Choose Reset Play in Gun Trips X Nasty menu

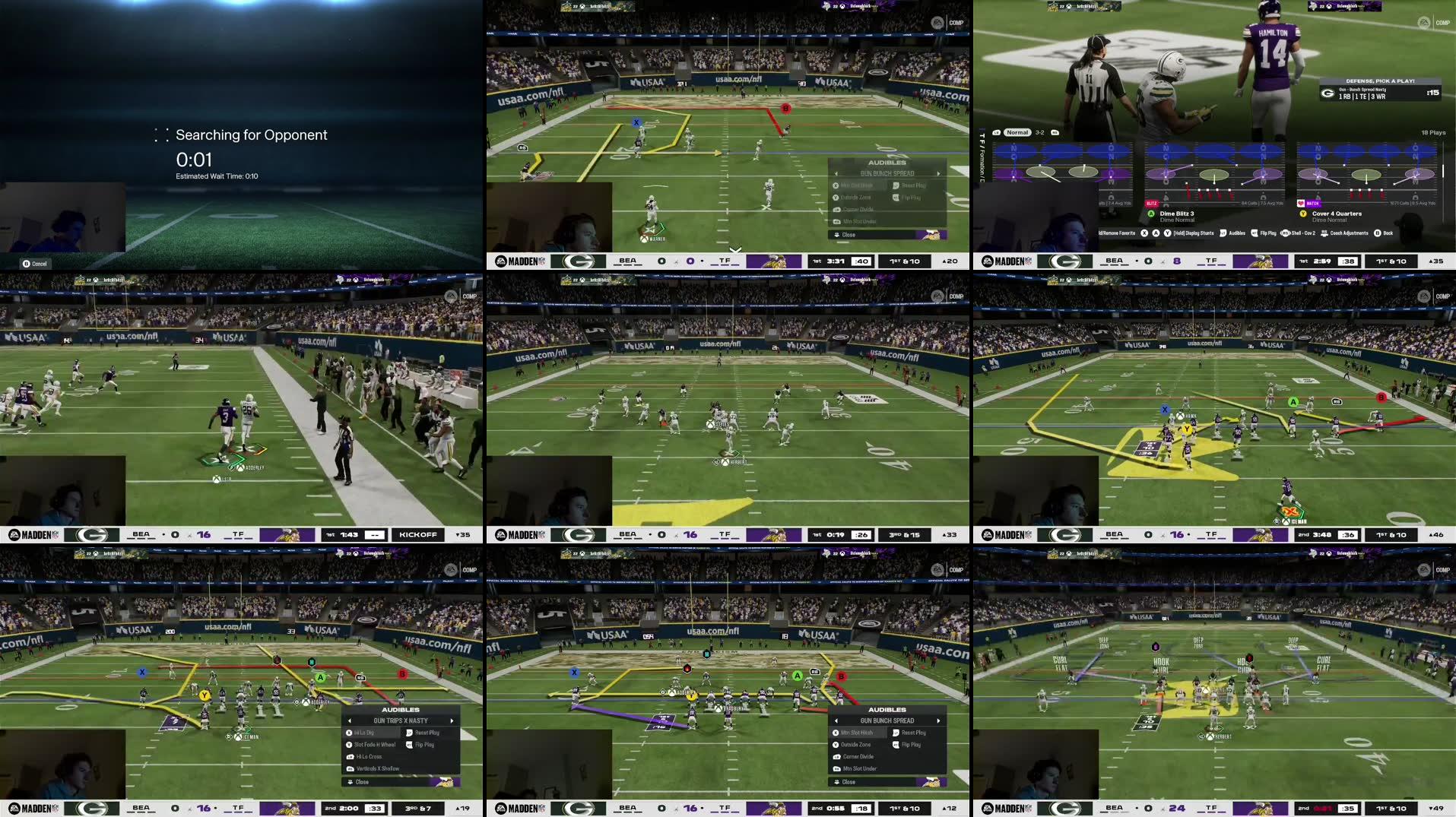pyautogui.click(x=427, y=733)
